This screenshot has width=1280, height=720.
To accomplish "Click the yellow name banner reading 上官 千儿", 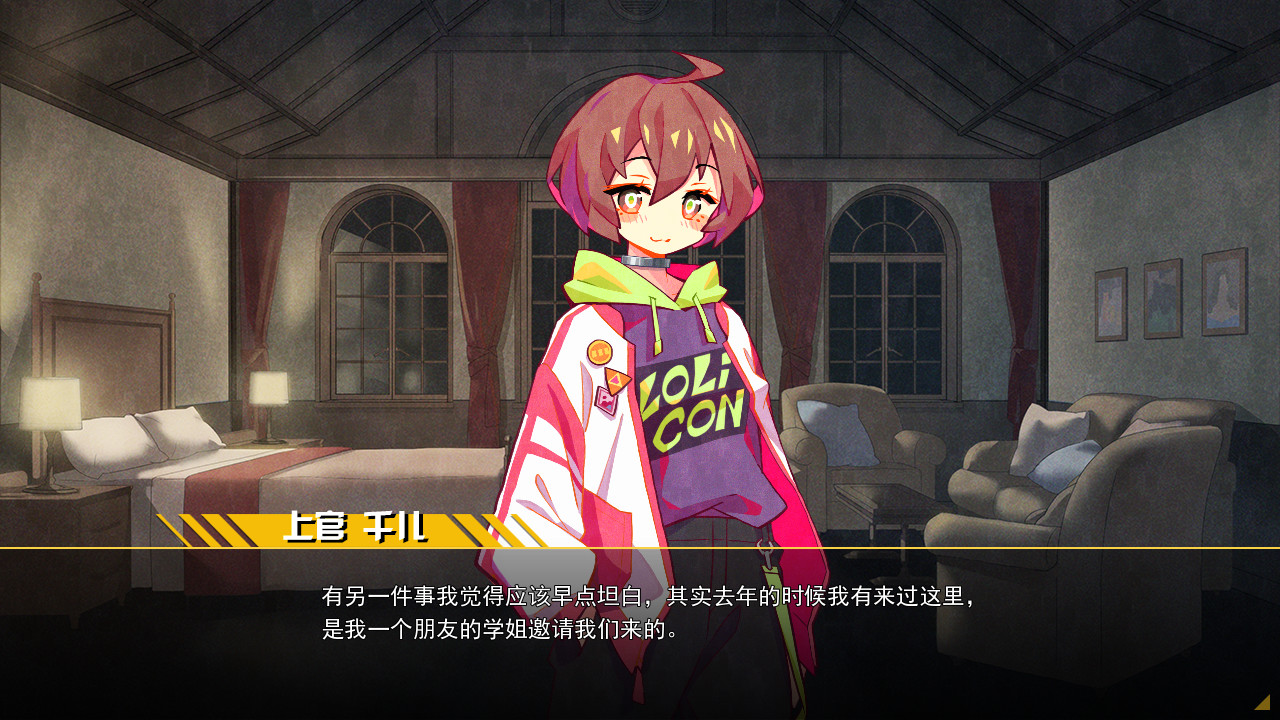I will pyautogui.click(x=330, y=527).
